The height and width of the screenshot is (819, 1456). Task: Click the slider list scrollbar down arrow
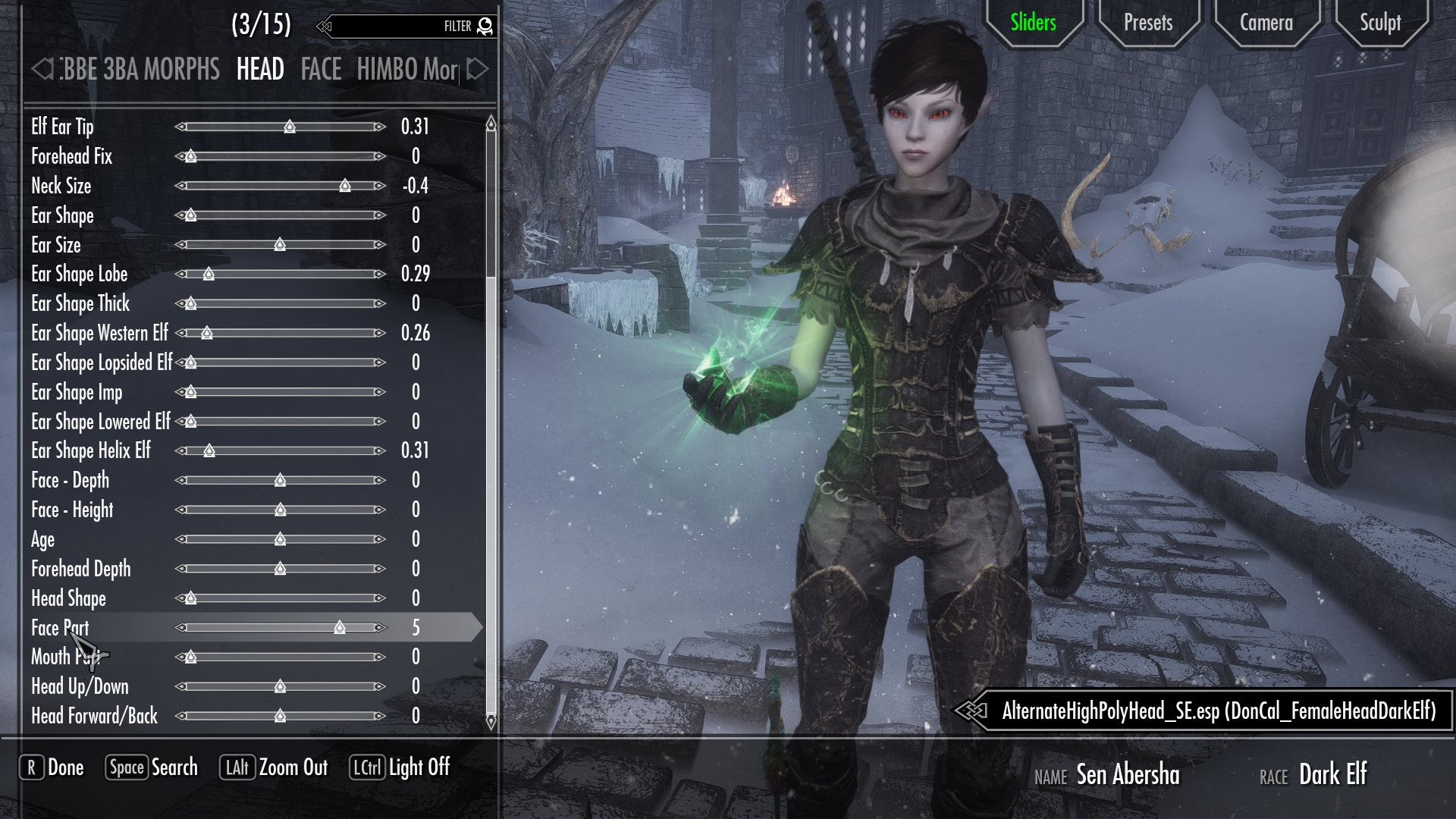491,721
